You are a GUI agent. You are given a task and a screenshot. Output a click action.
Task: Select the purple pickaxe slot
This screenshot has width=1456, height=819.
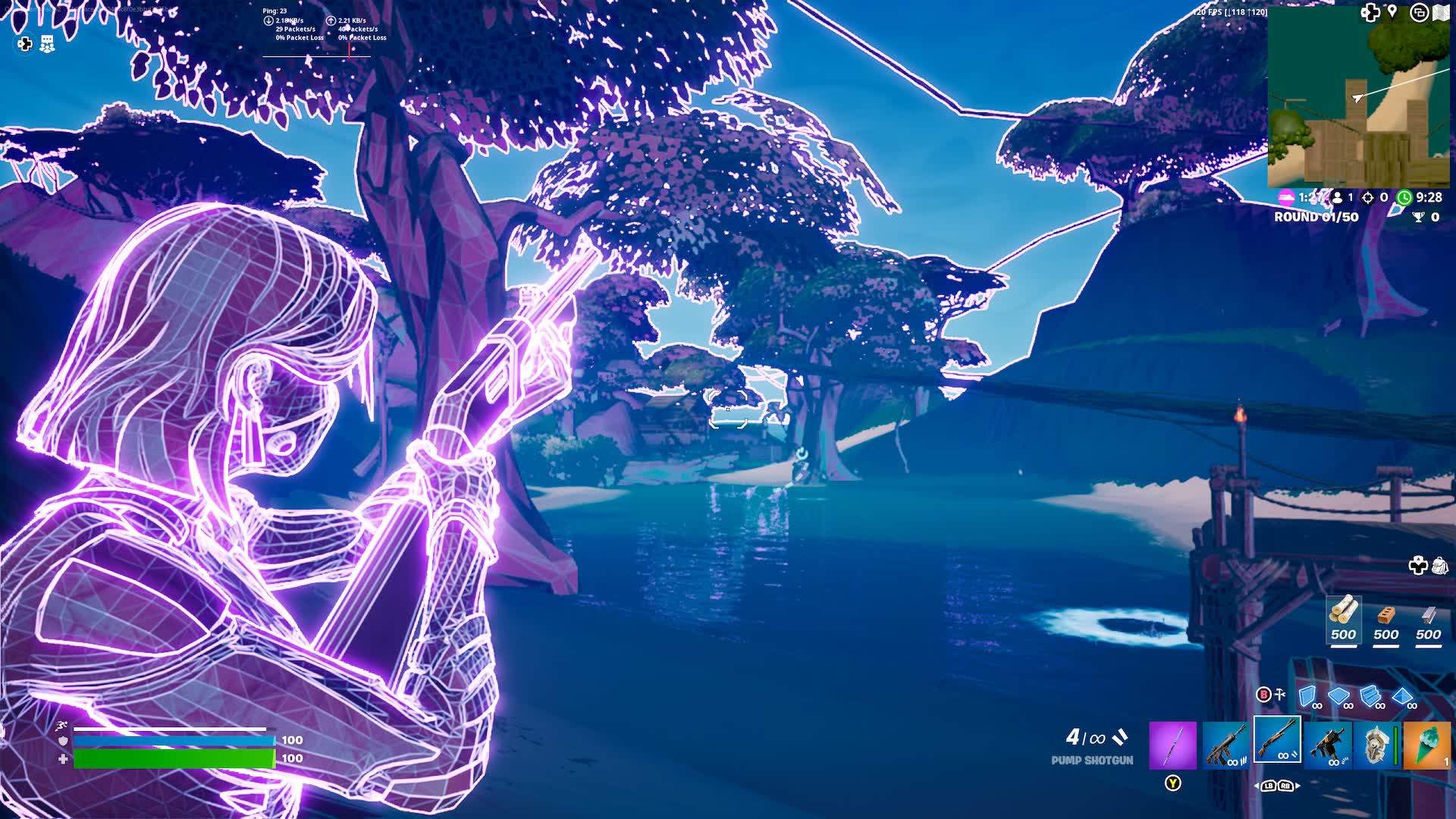click(1172, 744)
